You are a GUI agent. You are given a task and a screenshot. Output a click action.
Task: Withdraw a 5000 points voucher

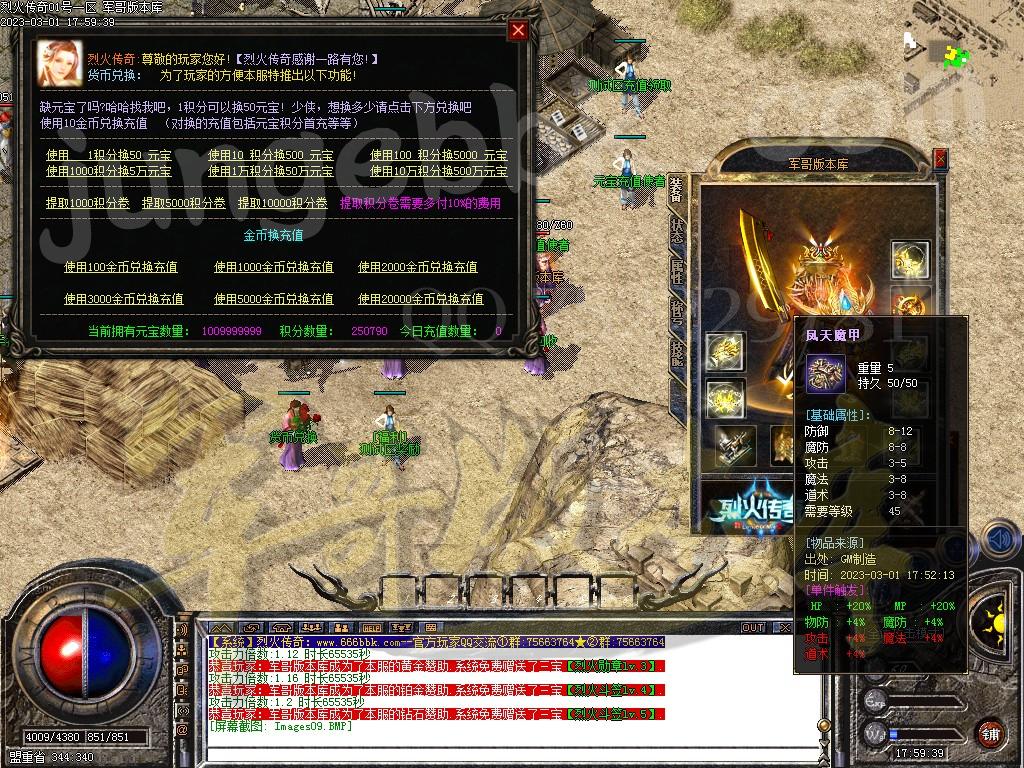(x=183, y=203)
